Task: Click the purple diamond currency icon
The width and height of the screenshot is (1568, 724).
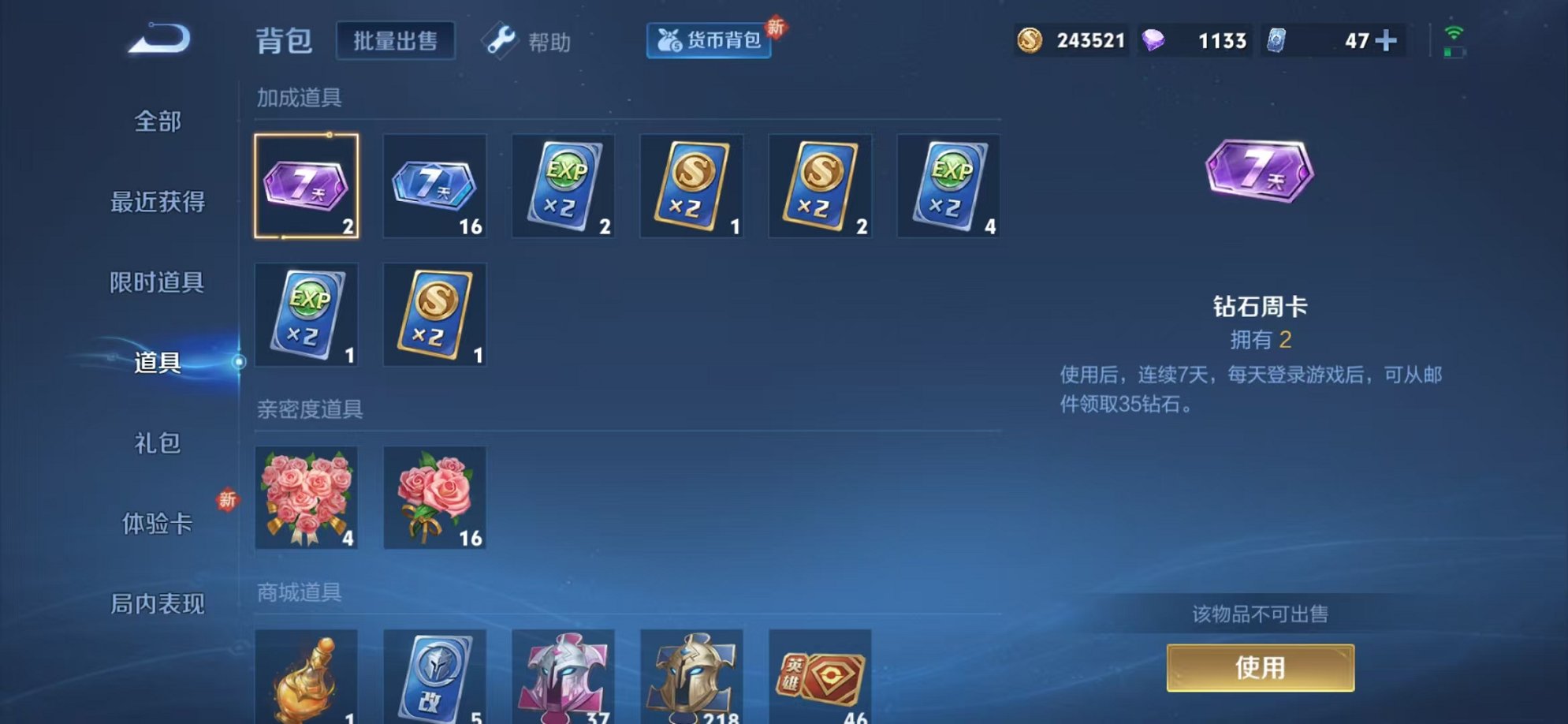Action: coord(1152,40)
